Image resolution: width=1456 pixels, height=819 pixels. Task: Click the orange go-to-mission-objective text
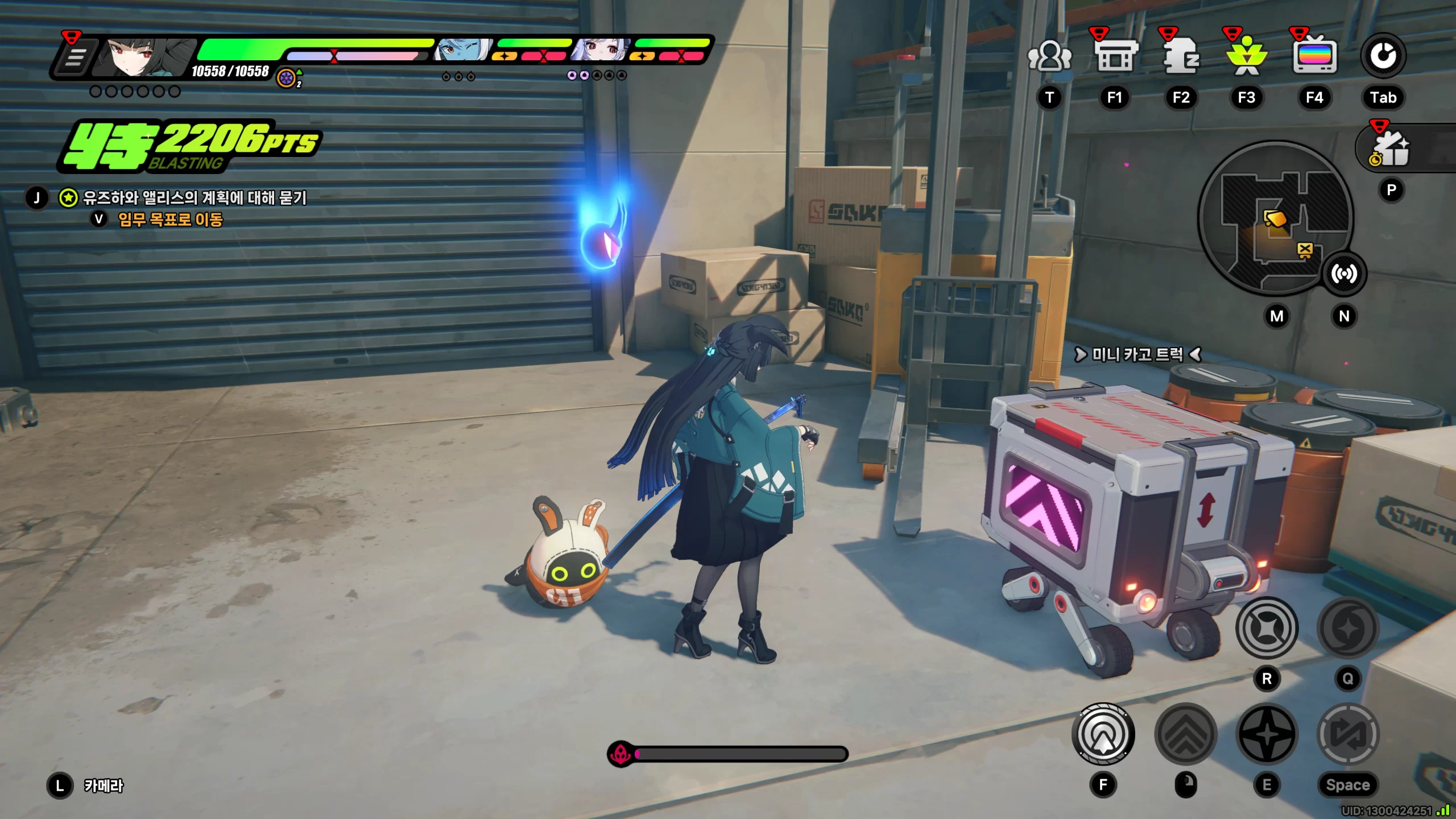[170, 220]
